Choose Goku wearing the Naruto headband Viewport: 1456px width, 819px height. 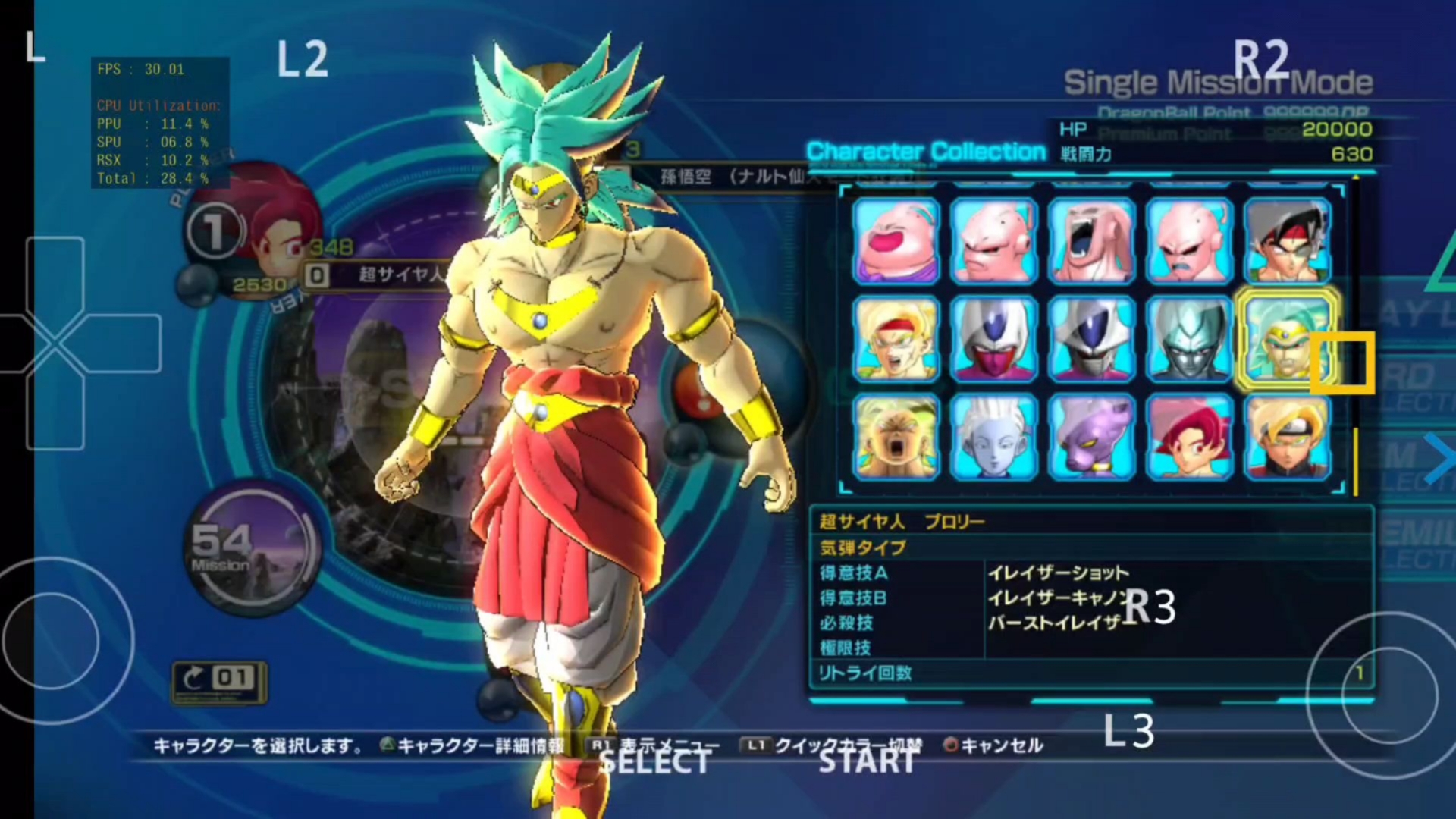tap(1287, 437)
